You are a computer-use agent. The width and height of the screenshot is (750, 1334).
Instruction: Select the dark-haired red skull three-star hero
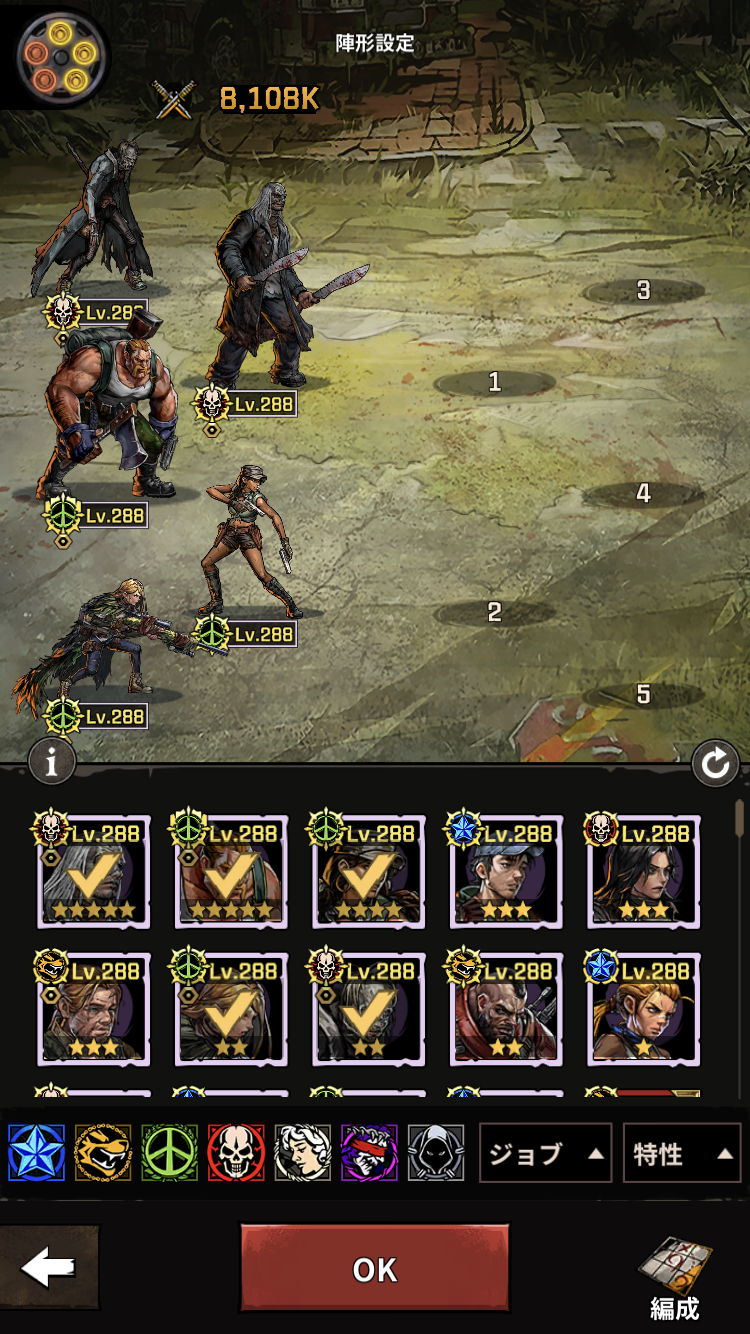pos(643,871)
